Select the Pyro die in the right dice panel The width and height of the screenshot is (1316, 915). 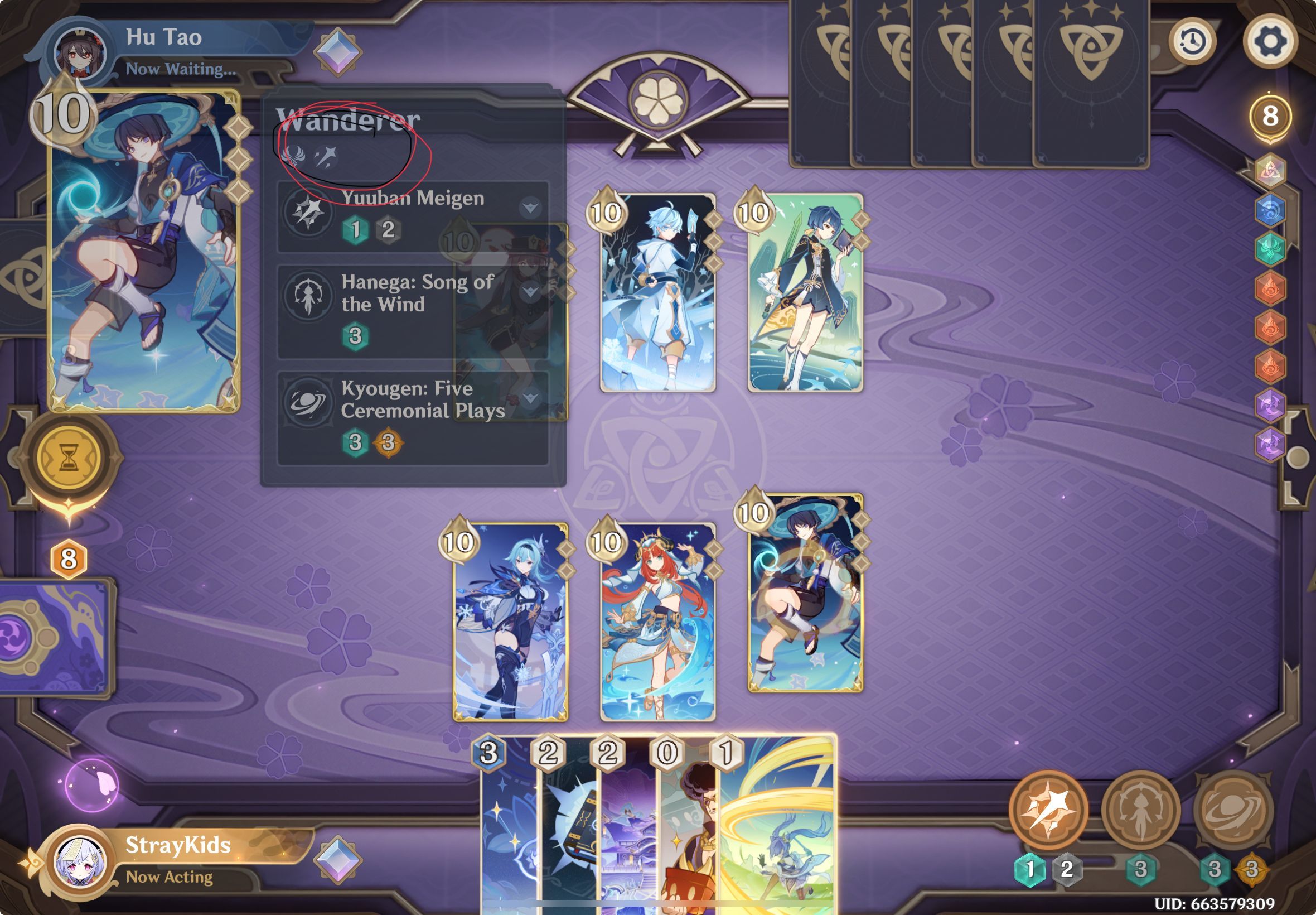click(1271, 288)
